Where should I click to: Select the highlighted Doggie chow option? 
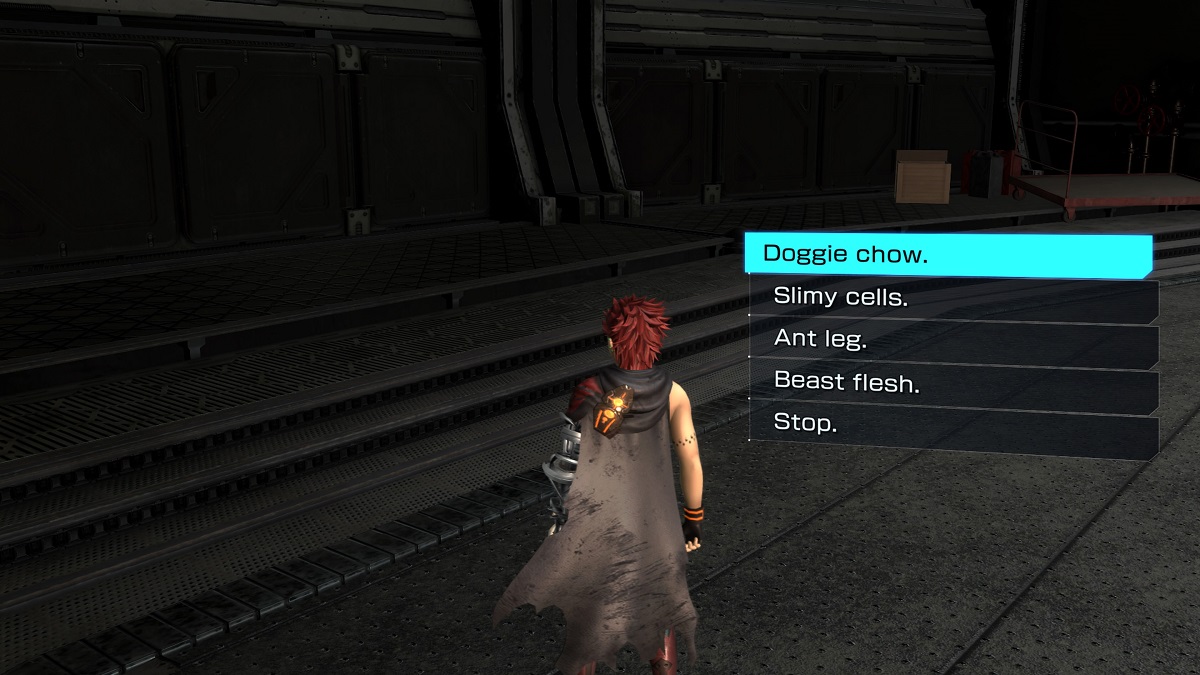point(946,255)
